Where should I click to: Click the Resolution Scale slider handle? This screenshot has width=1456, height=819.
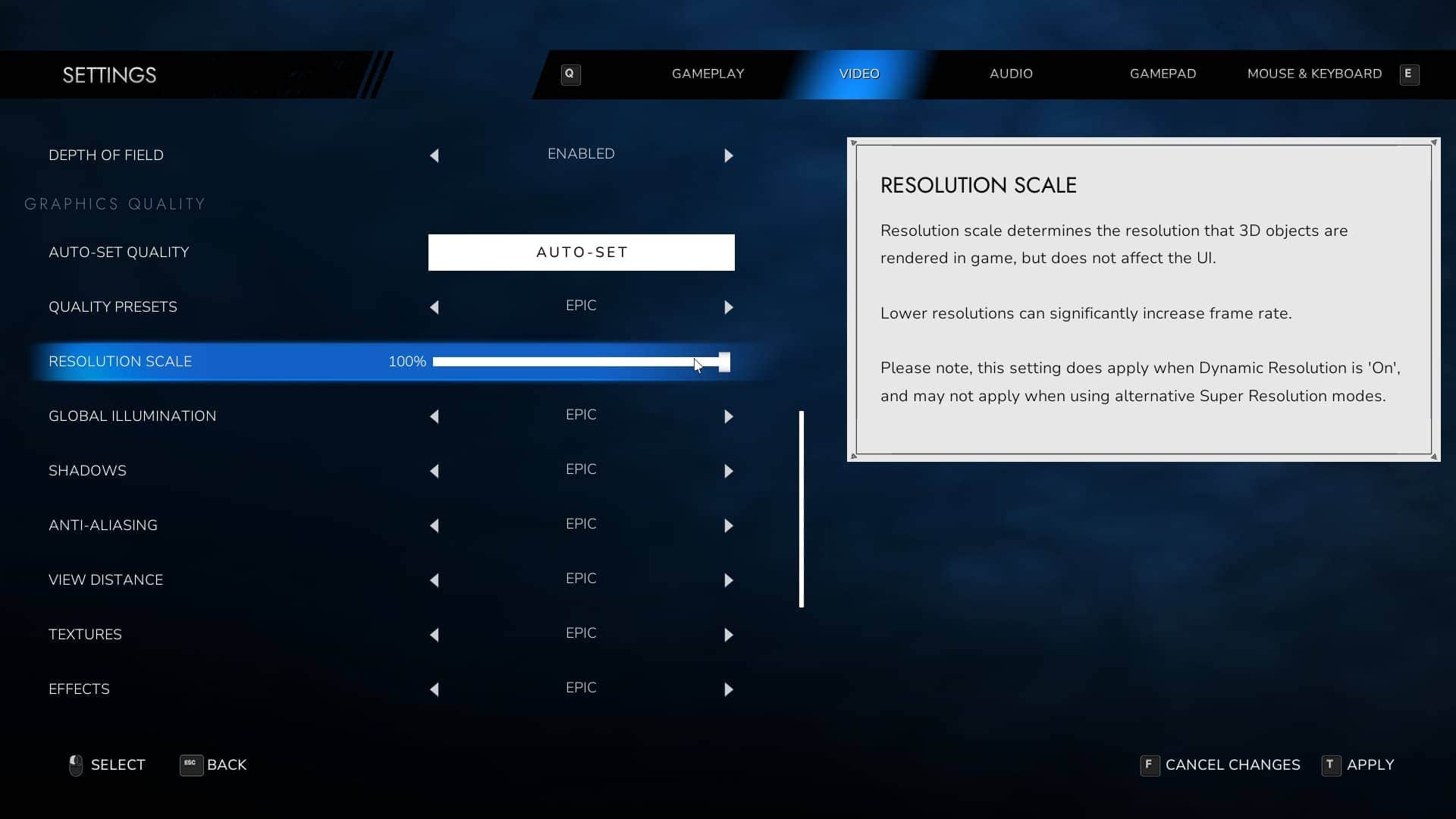point(724,362)
